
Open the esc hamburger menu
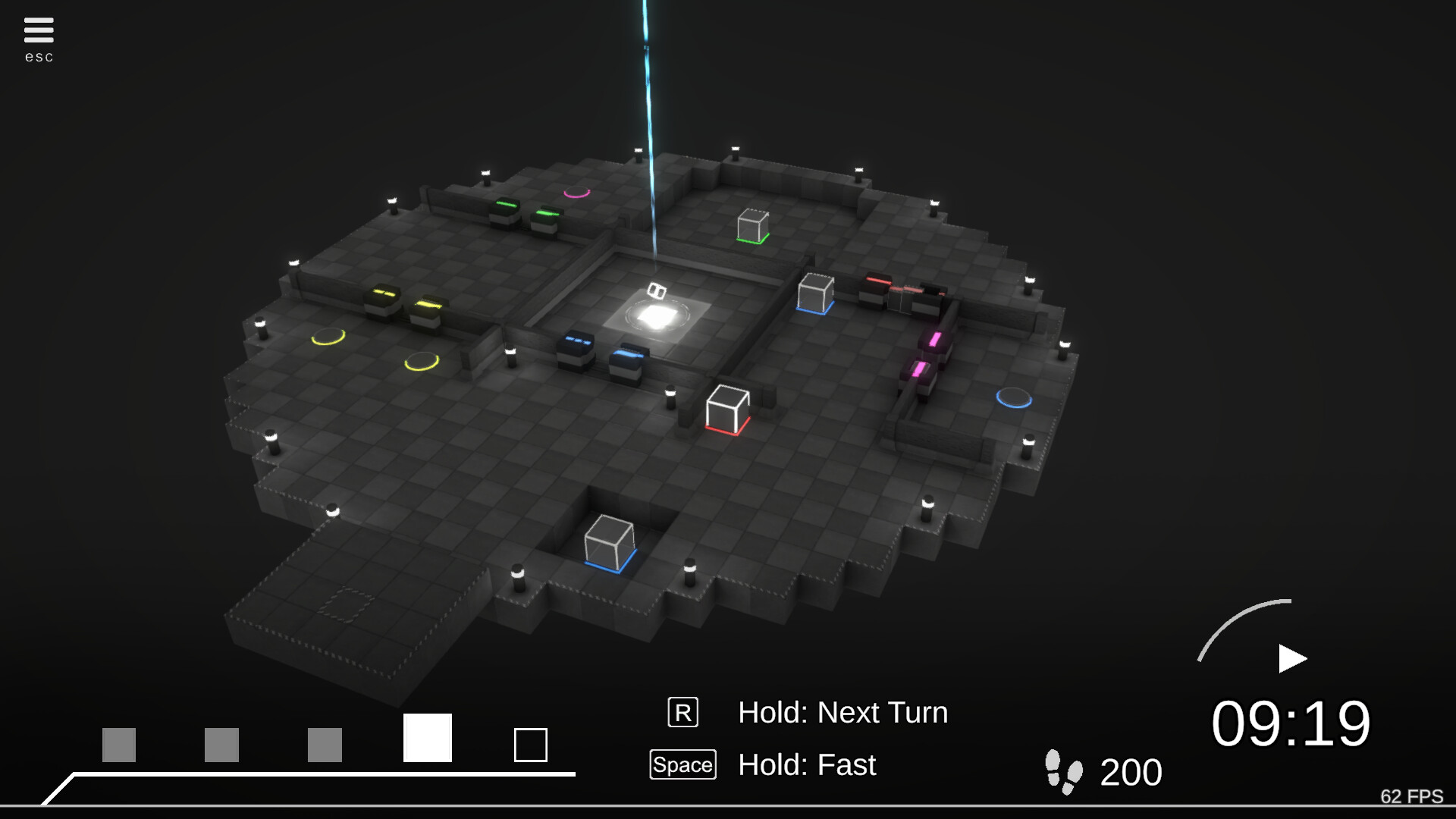pos(38,28)
